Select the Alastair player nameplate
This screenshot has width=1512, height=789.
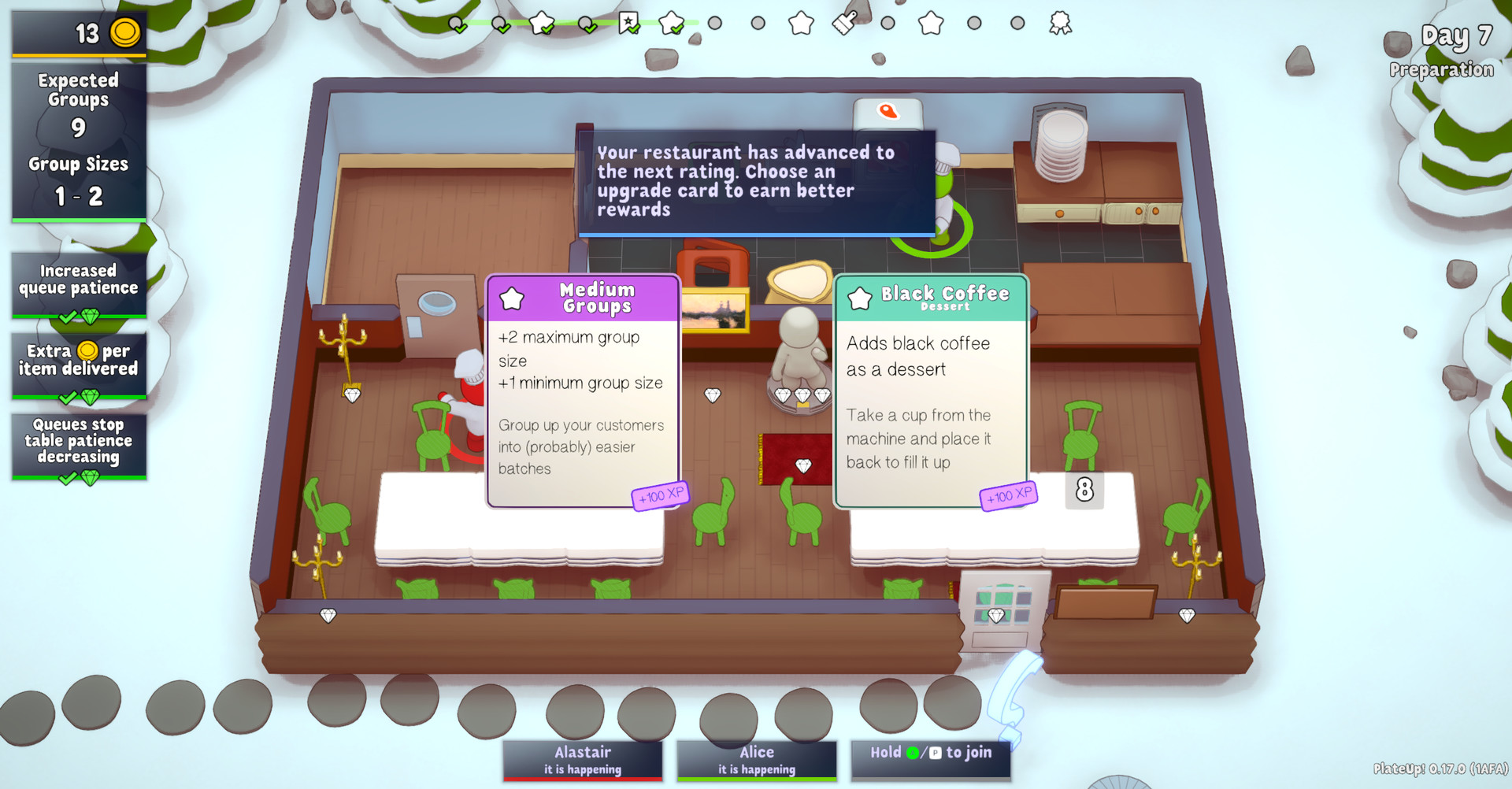[583, 760]
